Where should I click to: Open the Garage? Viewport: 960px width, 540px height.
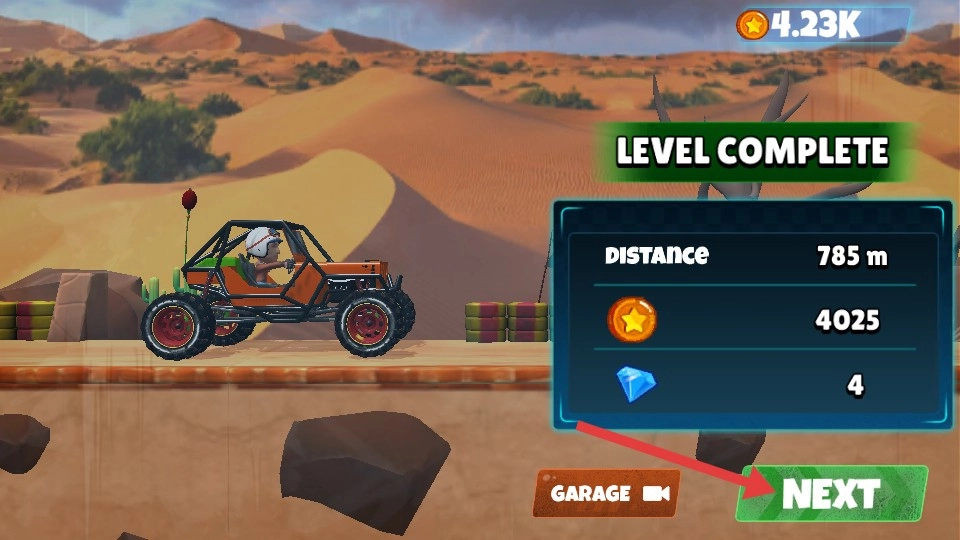tap(607, 493)
